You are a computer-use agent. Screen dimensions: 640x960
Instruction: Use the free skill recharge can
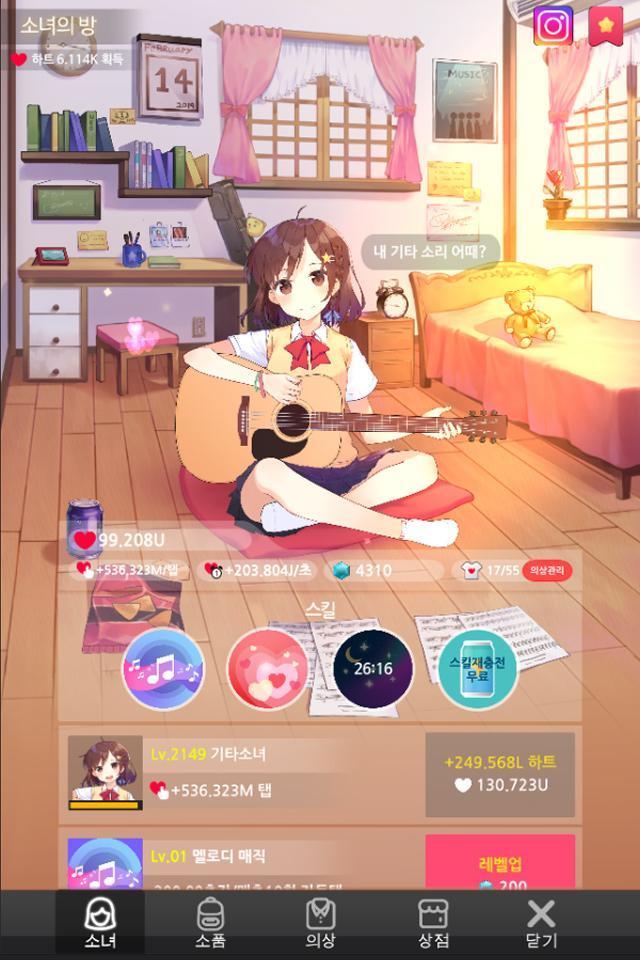click(477, 669)
